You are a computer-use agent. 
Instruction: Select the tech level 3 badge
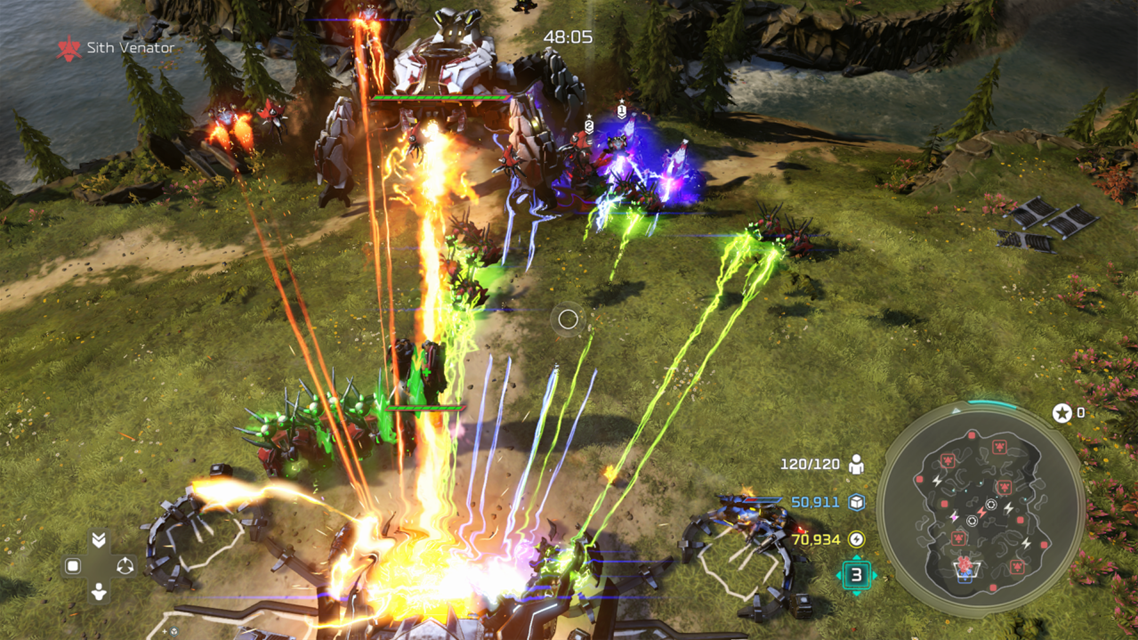click(x=856, y=575)
